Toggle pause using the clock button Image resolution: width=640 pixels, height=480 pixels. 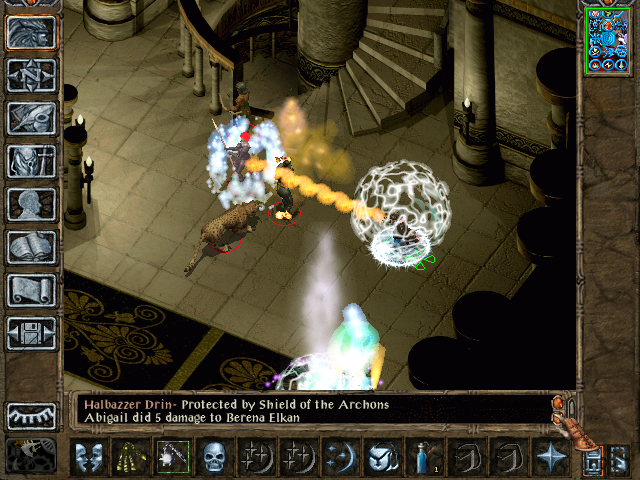(x=31, y=455)
